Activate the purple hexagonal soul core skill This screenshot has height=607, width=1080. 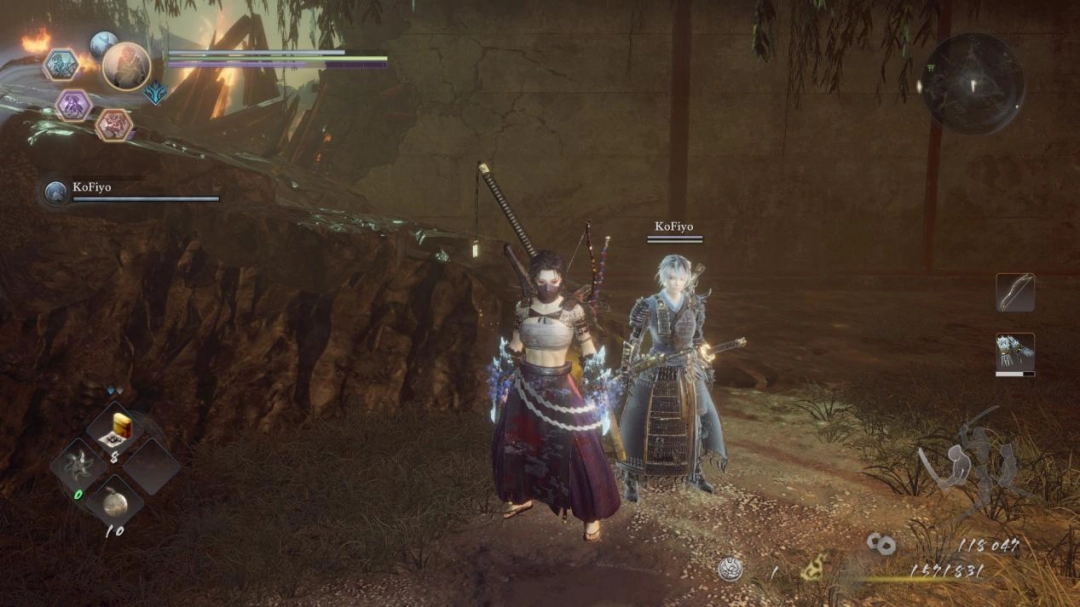(x=73, y=105)
